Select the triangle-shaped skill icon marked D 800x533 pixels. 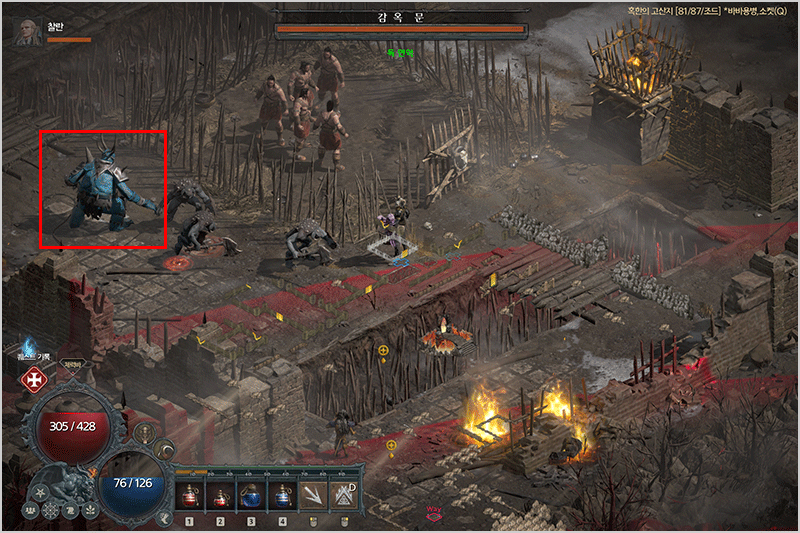click(345, 495)
